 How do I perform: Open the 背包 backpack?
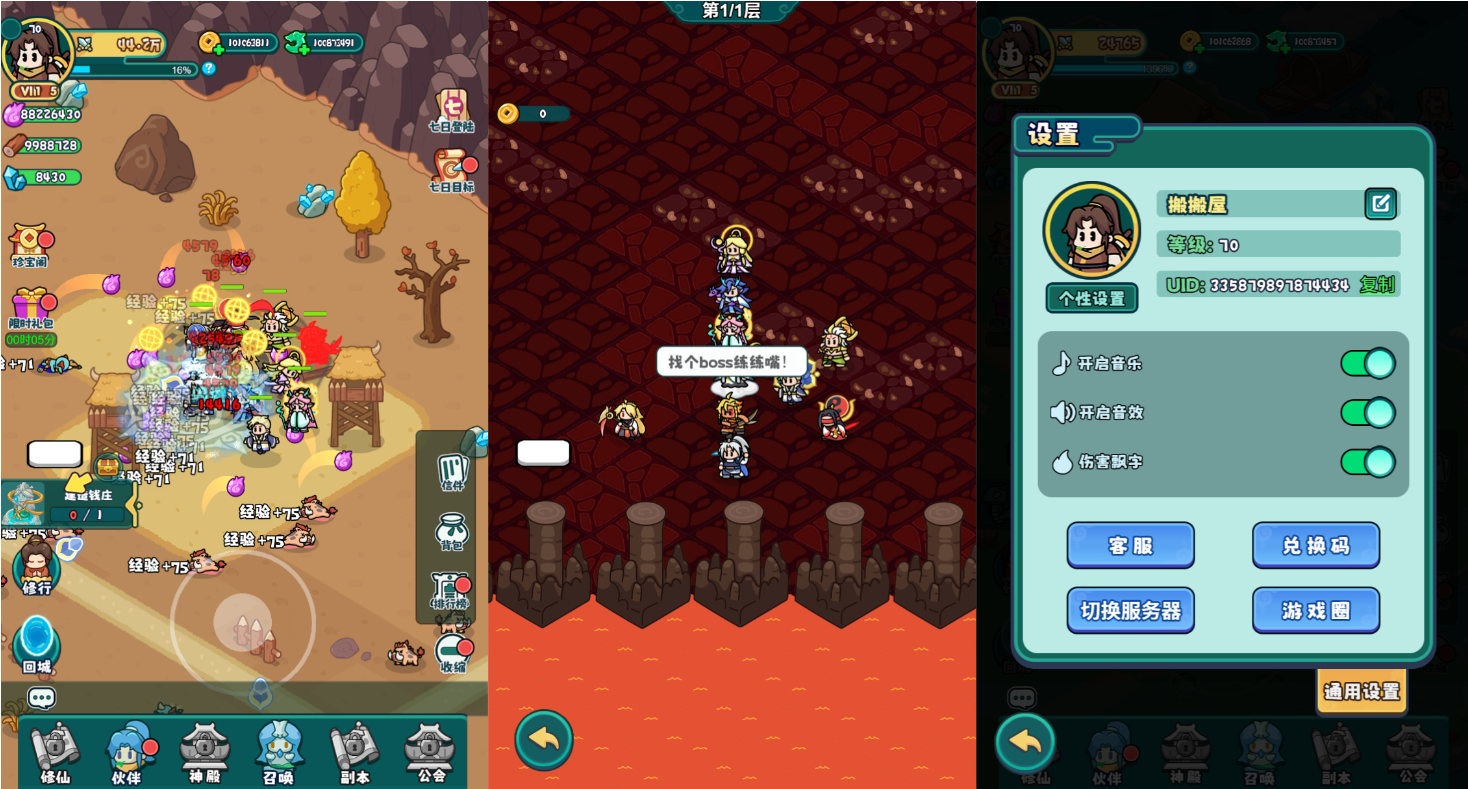coord(452,532)
